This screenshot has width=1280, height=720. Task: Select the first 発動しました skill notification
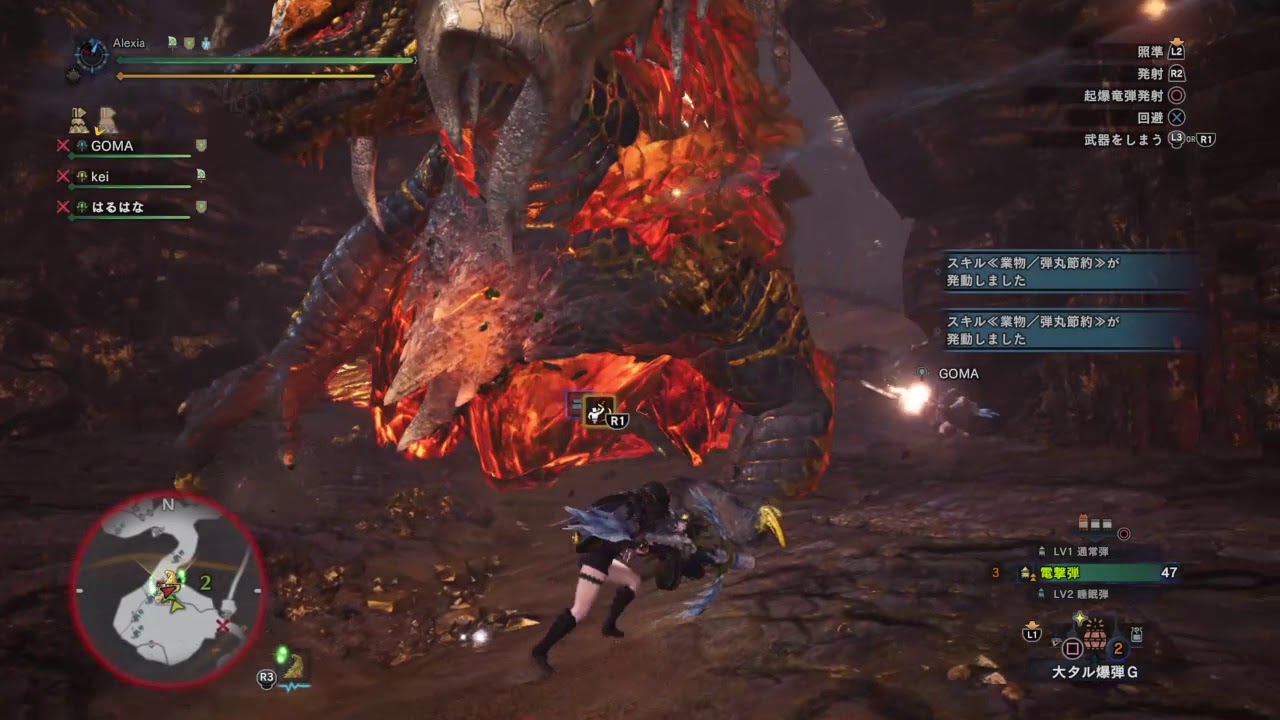click(1069, 272)
